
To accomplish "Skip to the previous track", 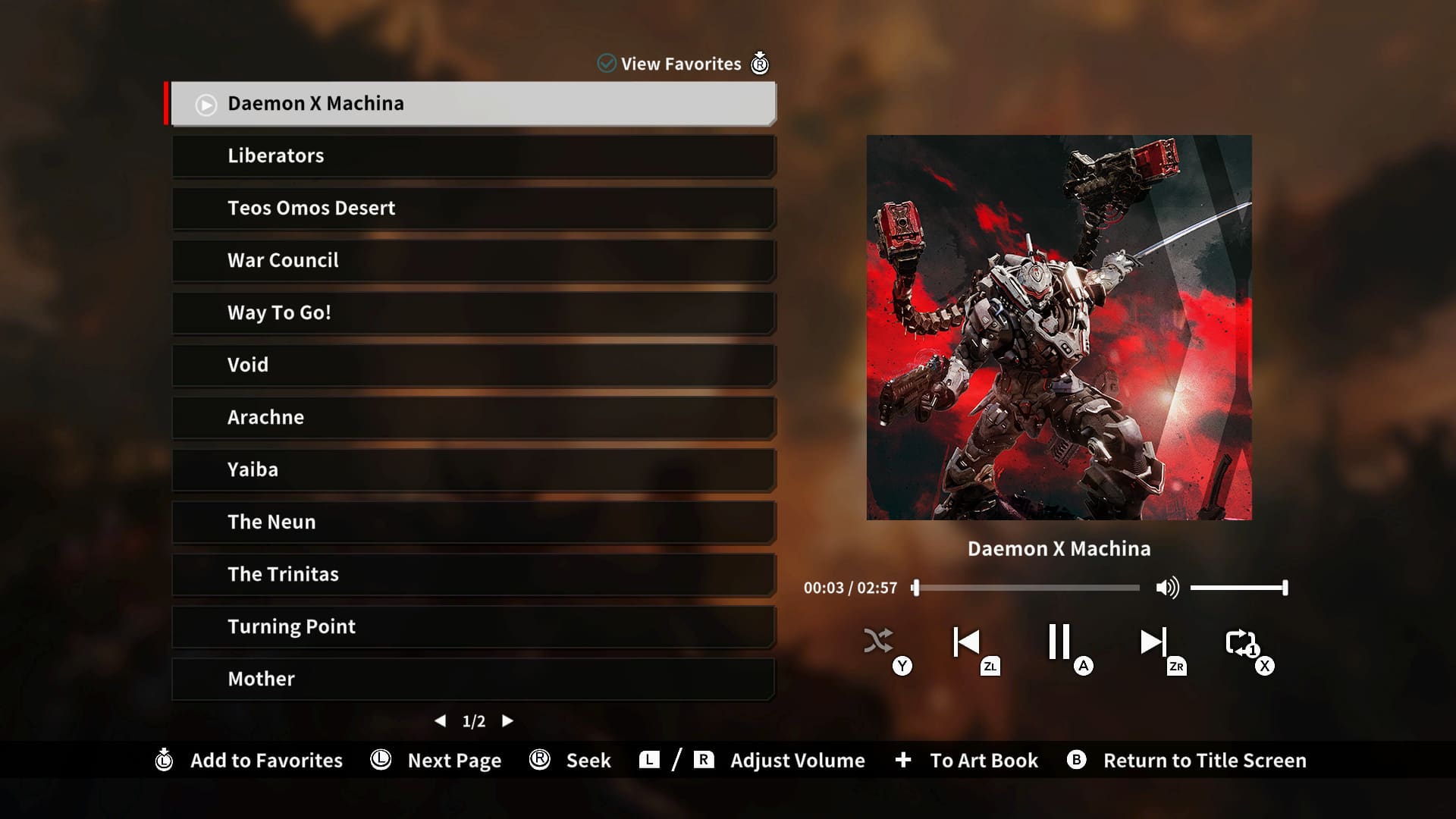I will tap(967, 642).
